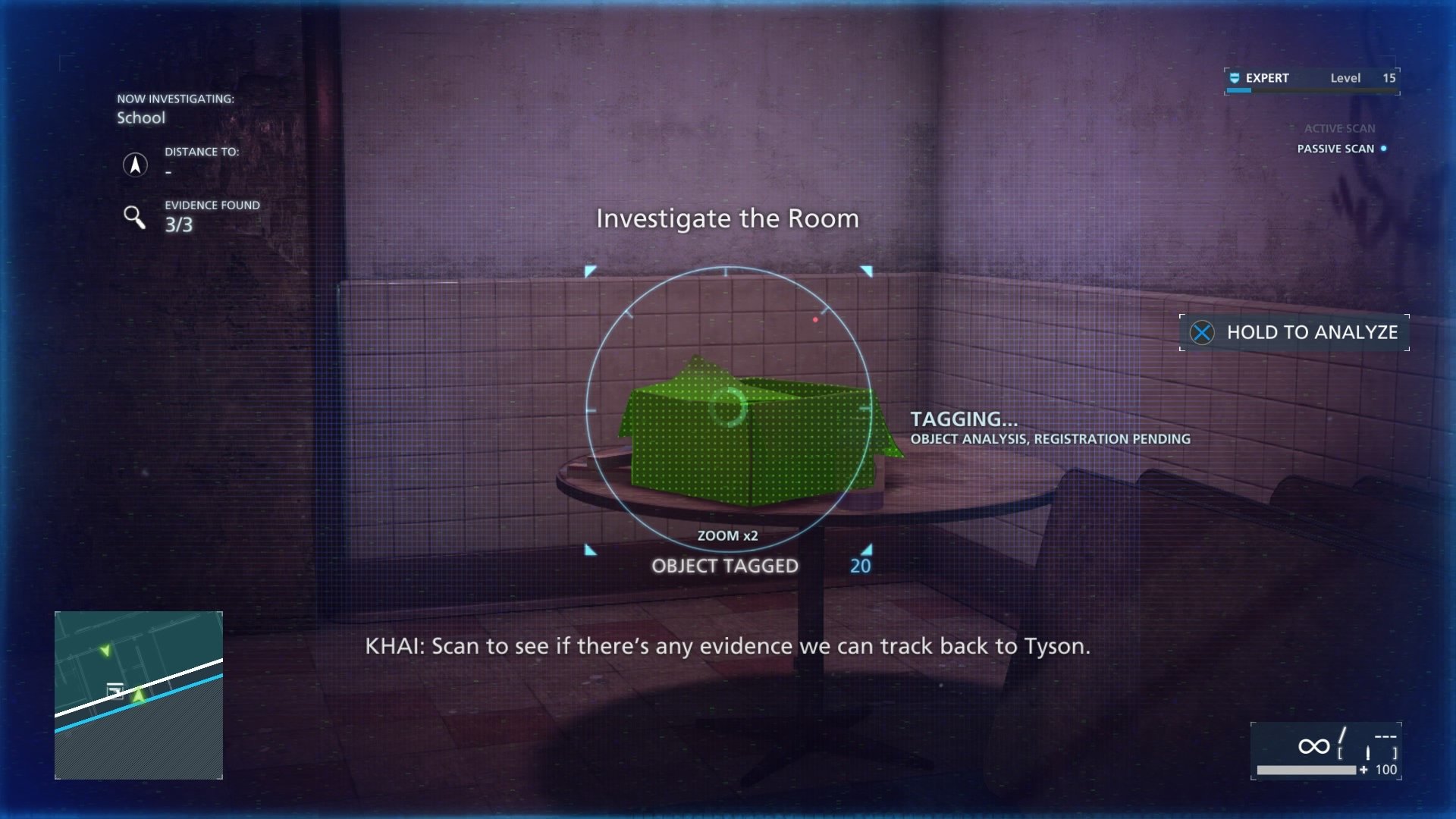
Task: Select the compass navigation icon beside Distance To
Action: (136, 165)
